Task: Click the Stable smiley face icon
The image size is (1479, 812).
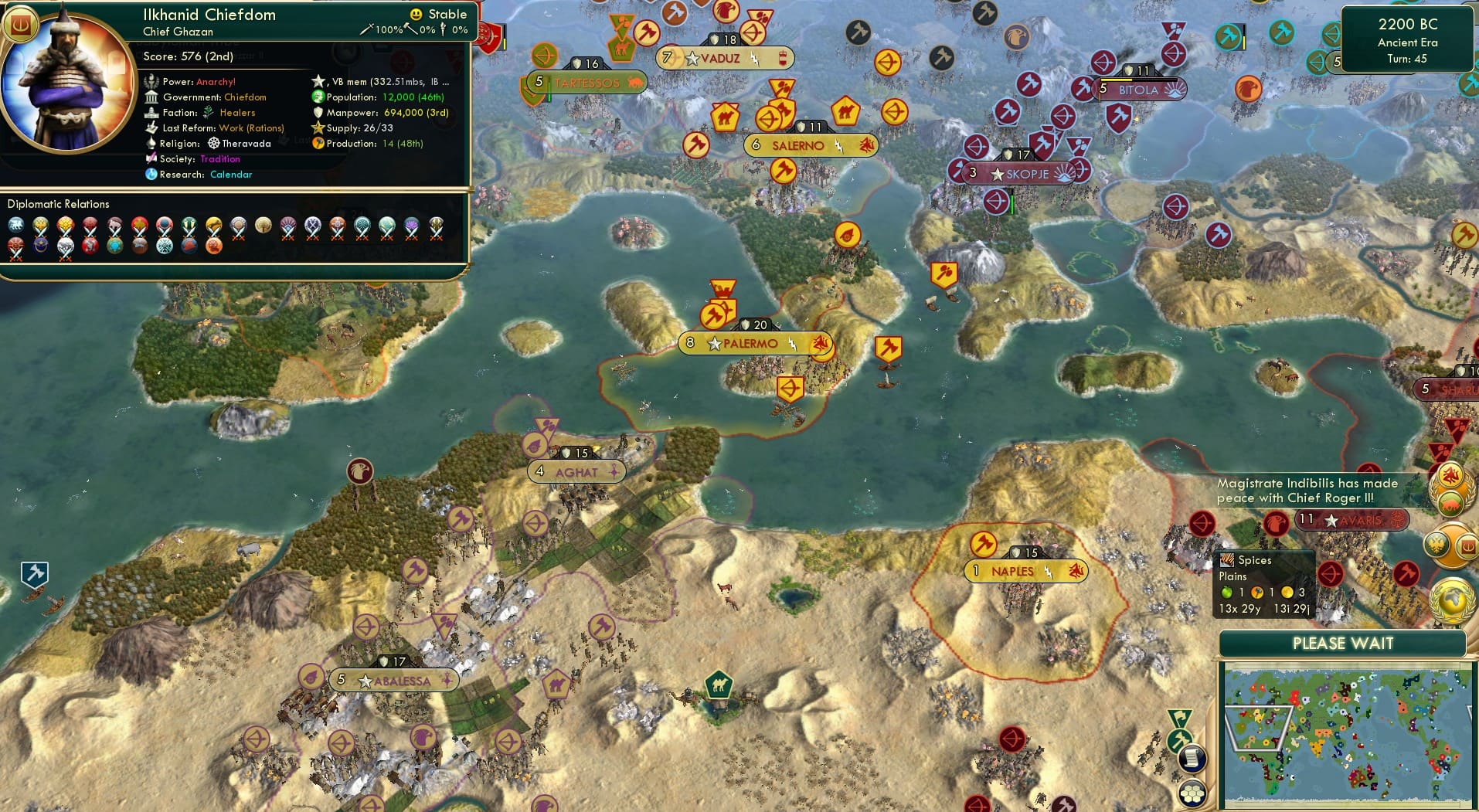Action: tap(416, 14)
